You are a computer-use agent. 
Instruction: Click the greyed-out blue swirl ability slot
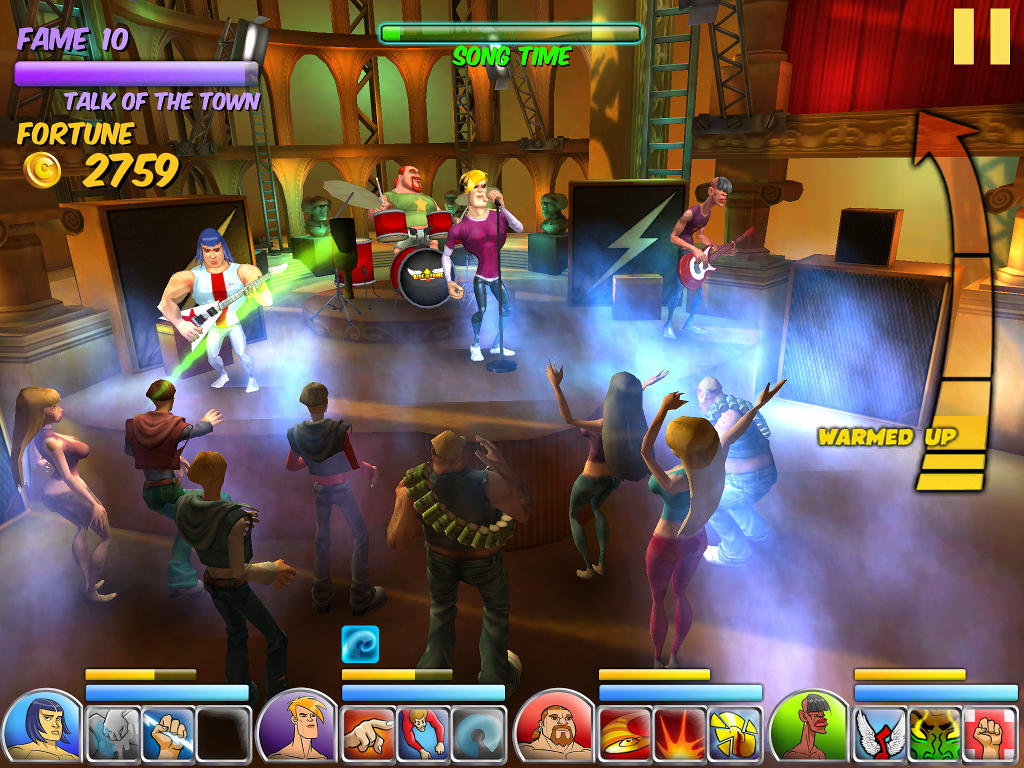coord(478,734)
